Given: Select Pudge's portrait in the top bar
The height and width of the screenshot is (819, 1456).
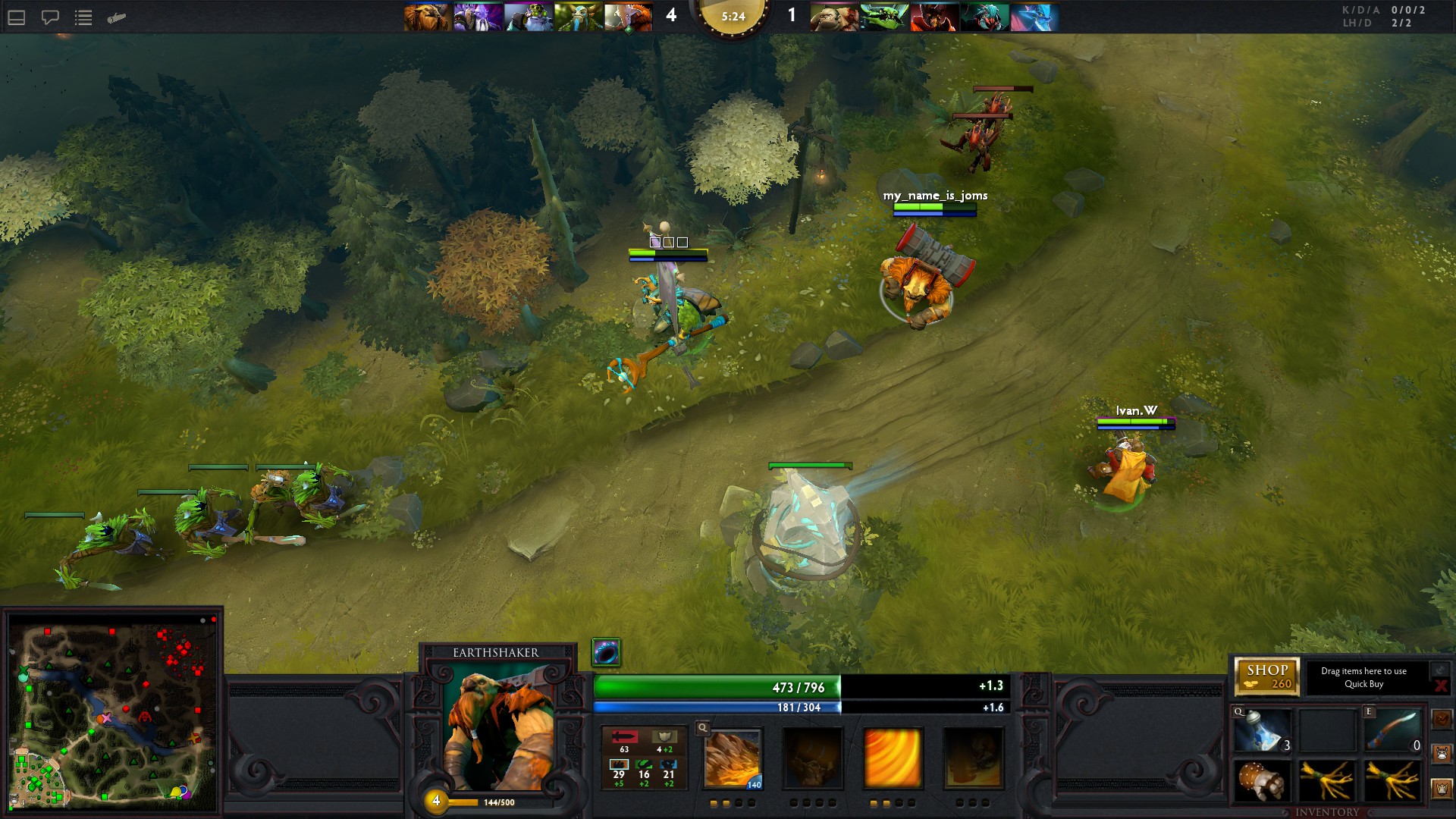Looking at the screenshot, I should (x=833, y=17).
